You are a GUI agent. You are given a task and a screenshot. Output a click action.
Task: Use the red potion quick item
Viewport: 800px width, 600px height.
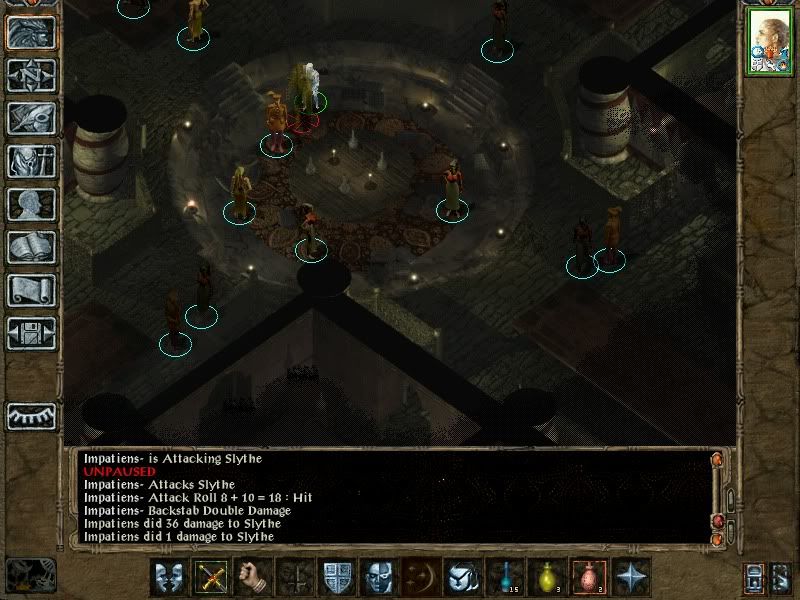tap(589, 577)
